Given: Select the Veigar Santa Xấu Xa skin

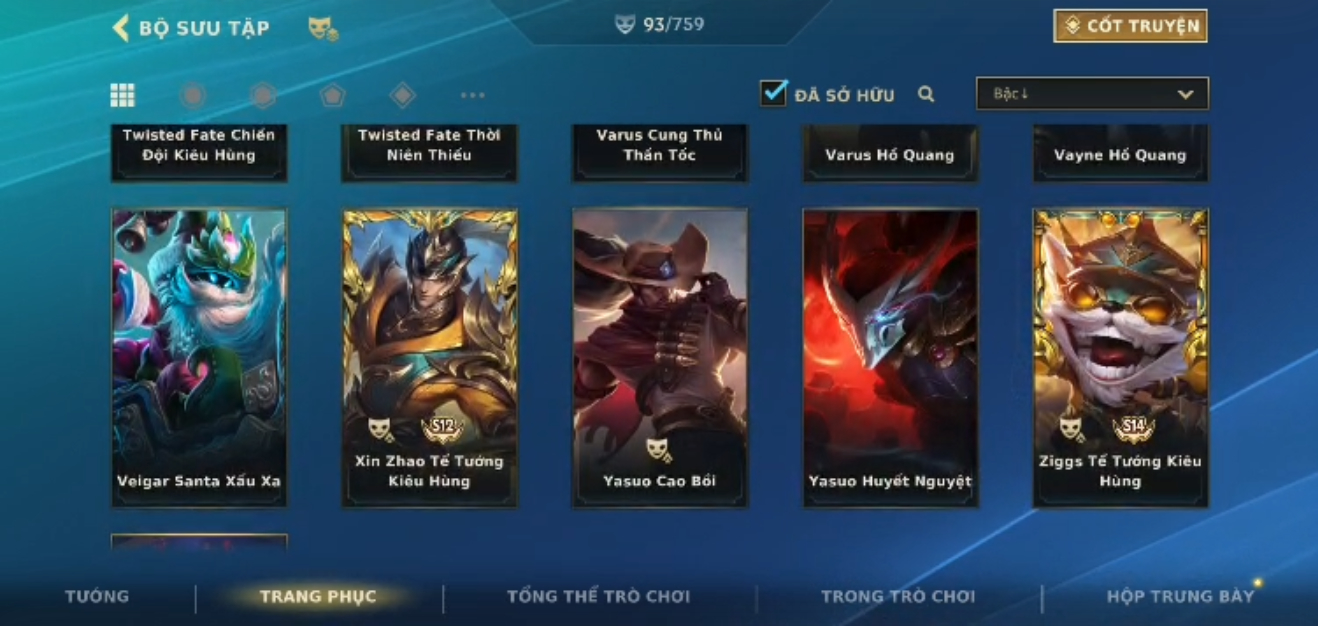Looking at the screenshot, I should 199,357.
